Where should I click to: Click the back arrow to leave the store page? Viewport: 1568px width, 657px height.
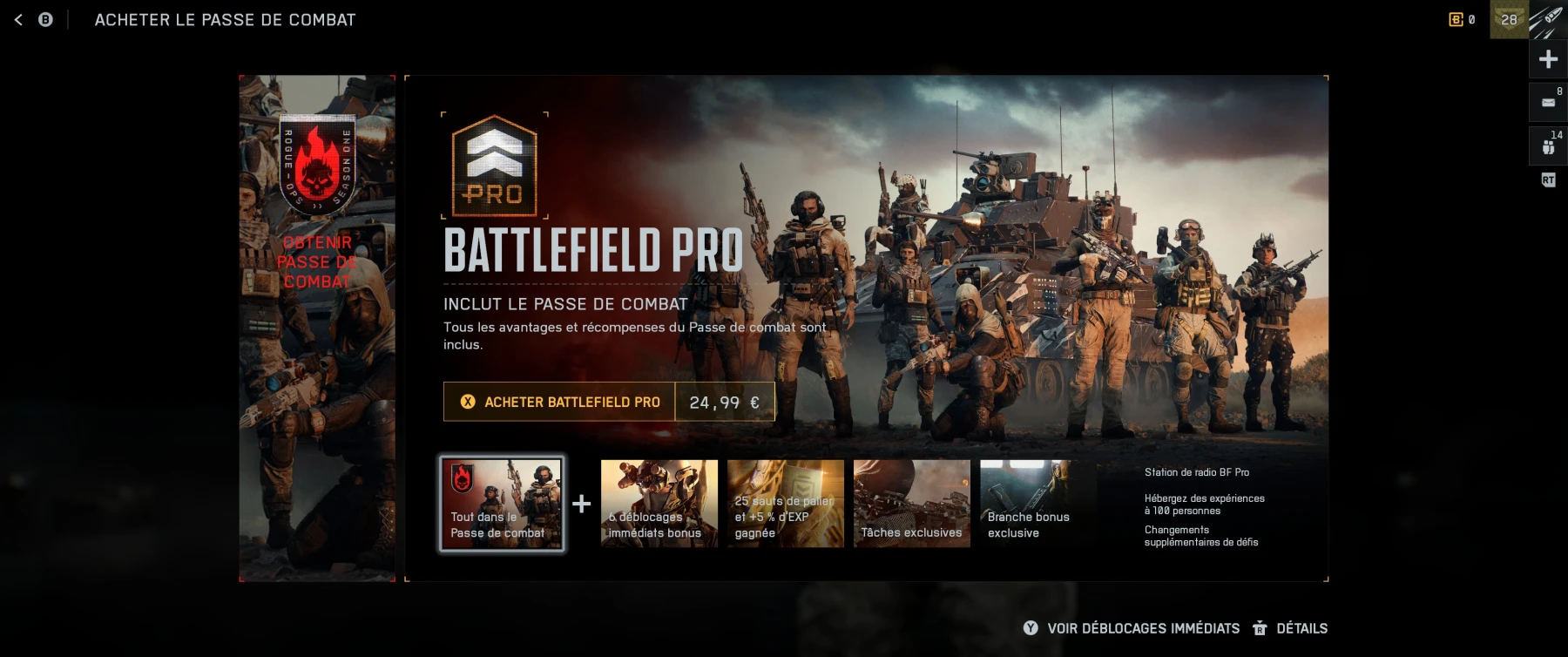click(x=18, y=18)
